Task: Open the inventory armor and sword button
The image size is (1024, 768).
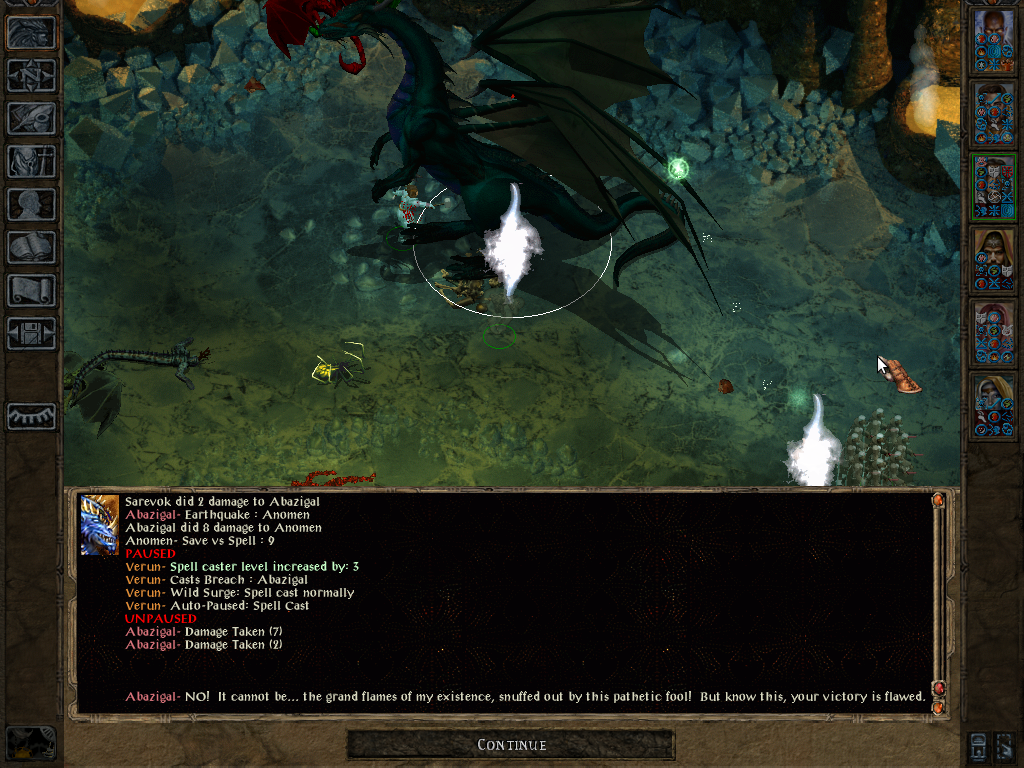Action: 31,161
